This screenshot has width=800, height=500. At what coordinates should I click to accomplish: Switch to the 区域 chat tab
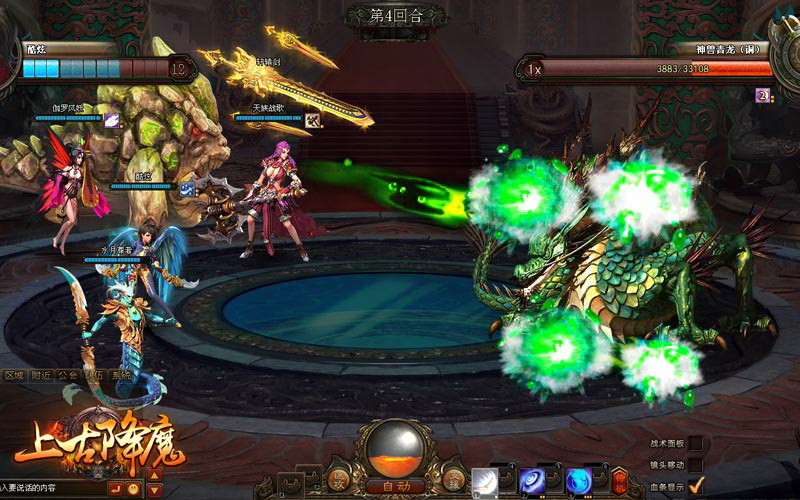coord(14,375)
